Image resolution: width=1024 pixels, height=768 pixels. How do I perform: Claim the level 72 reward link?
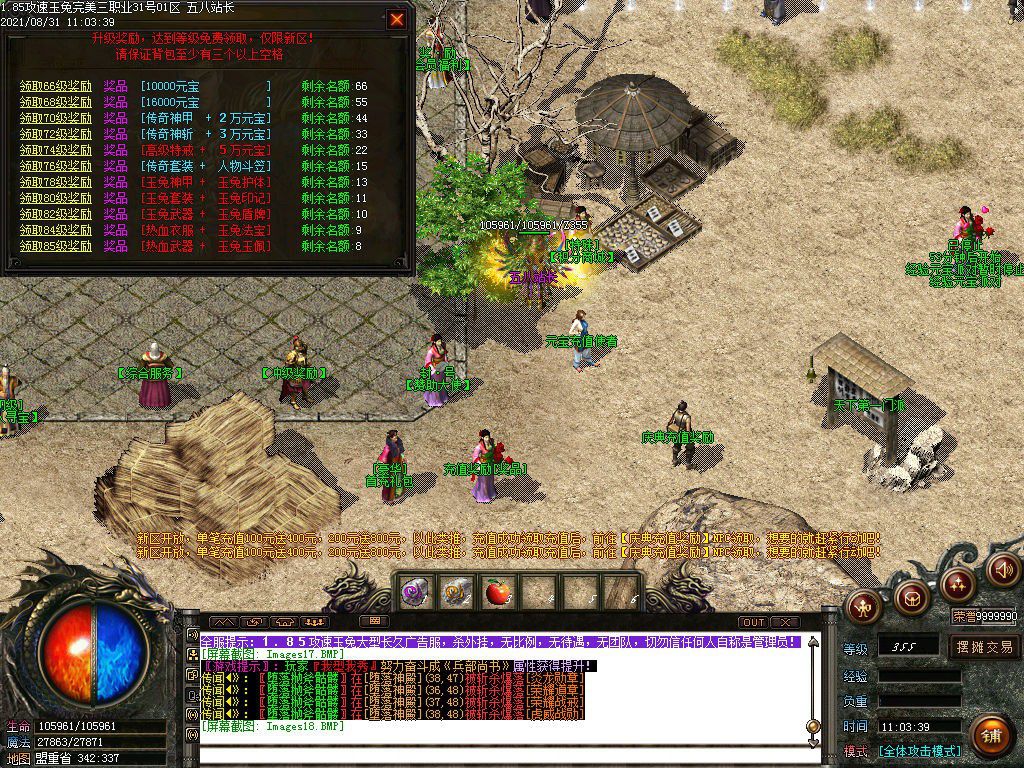point(56,134)
